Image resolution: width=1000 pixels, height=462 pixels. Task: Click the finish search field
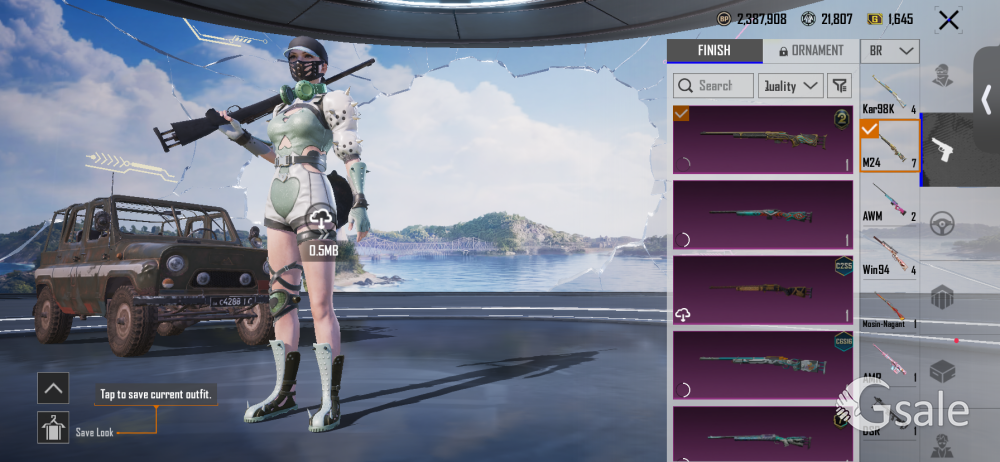coord(714,86)
